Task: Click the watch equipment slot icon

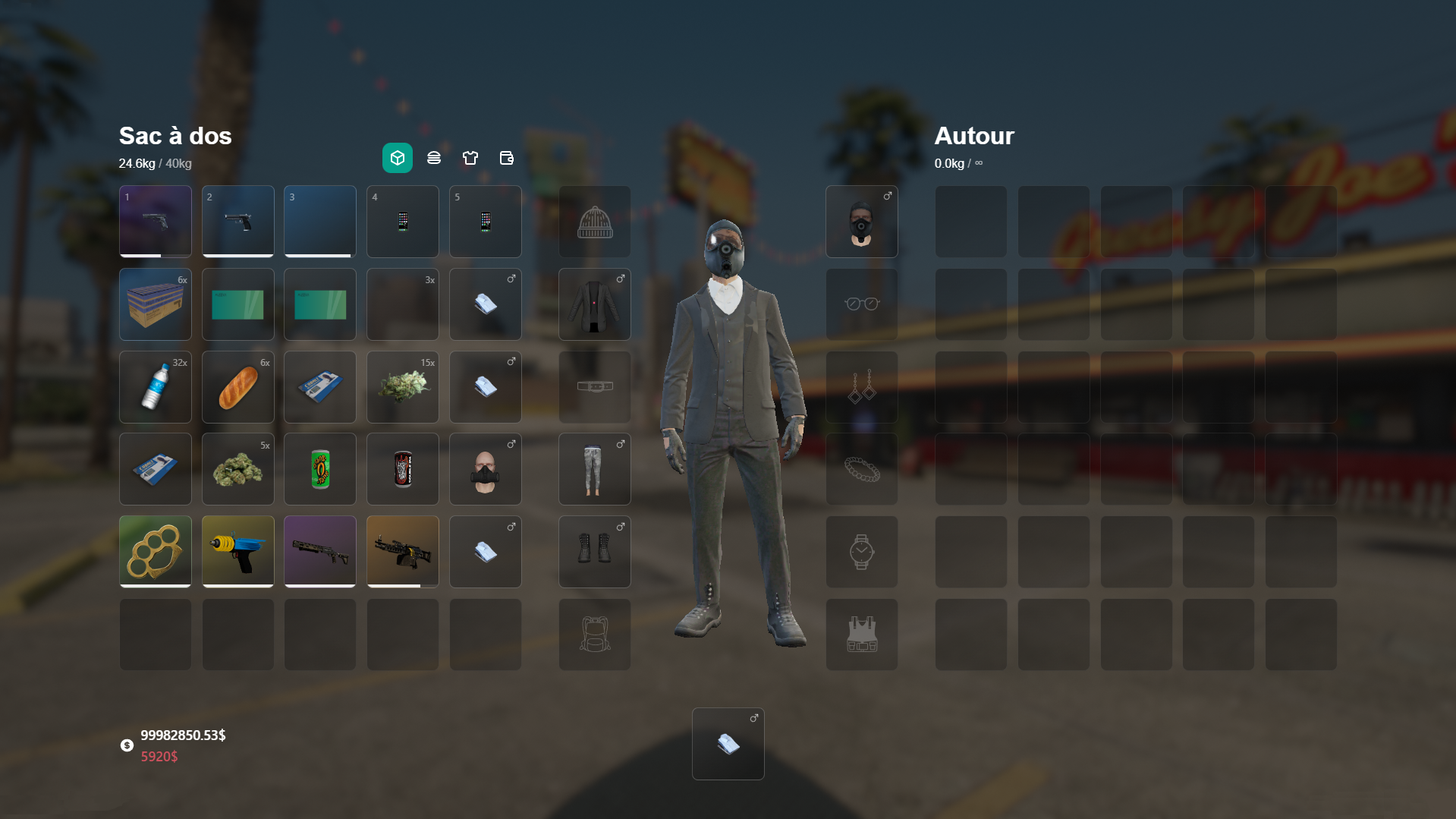Action: (x=861, y=552)
